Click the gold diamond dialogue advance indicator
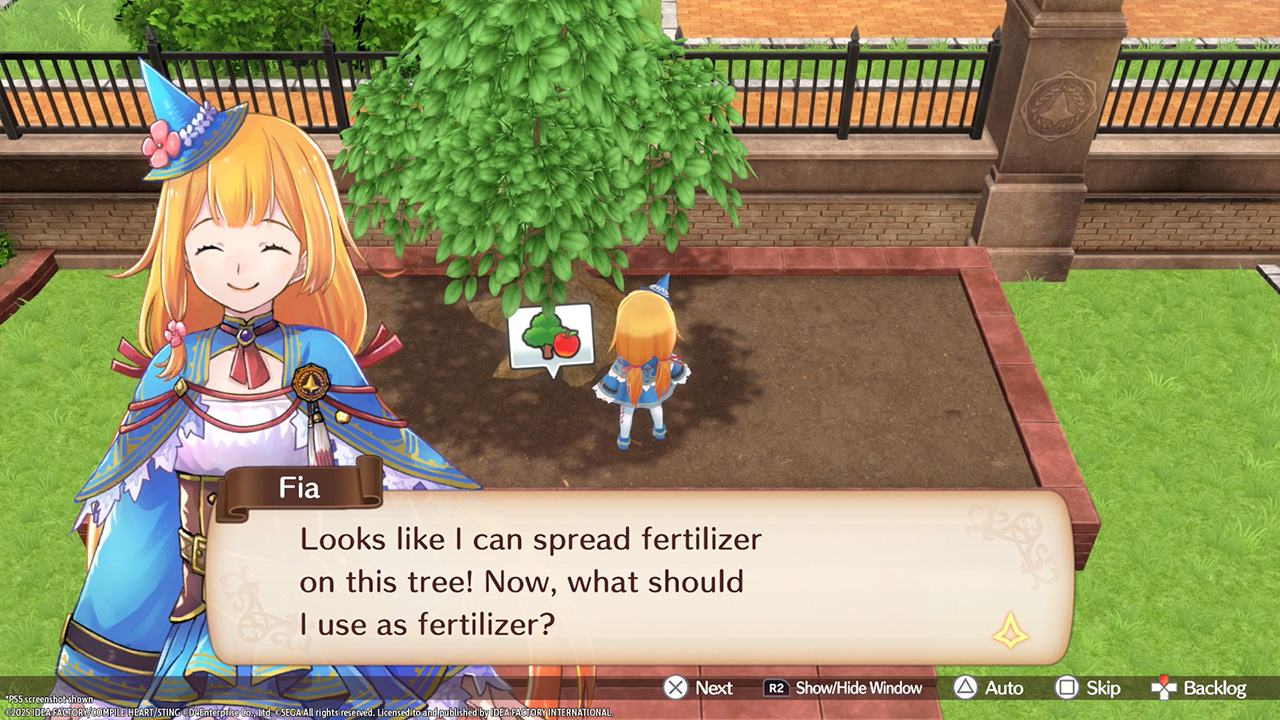Viewport: 1280px width, 720px height. 1010,630
